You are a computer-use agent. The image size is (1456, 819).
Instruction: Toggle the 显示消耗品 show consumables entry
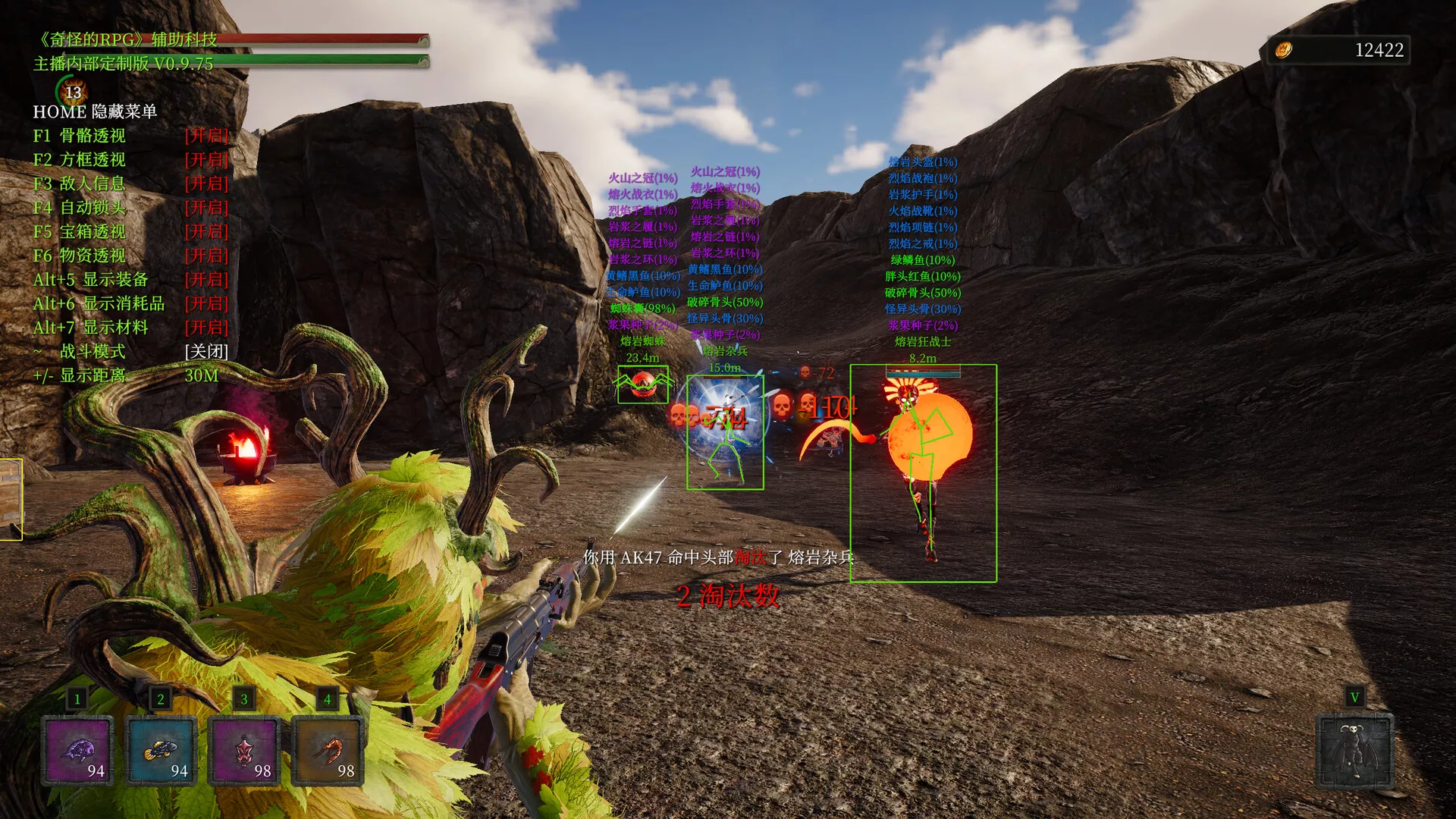pyautogui.click(x=130, y=304)
